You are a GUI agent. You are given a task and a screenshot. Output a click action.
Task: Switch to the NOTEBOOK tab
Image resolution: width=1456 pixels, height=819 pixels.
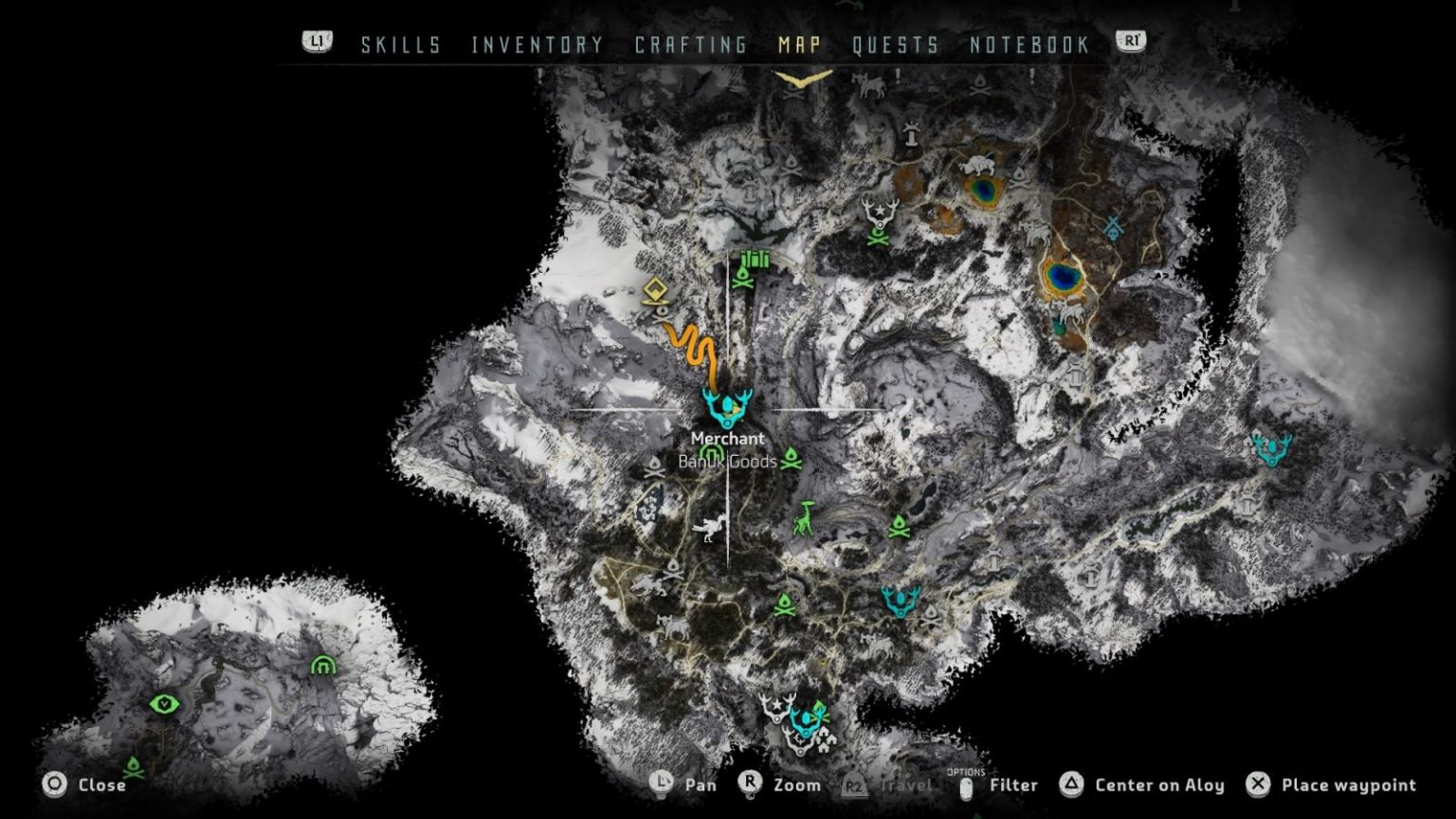(1028, 44)
